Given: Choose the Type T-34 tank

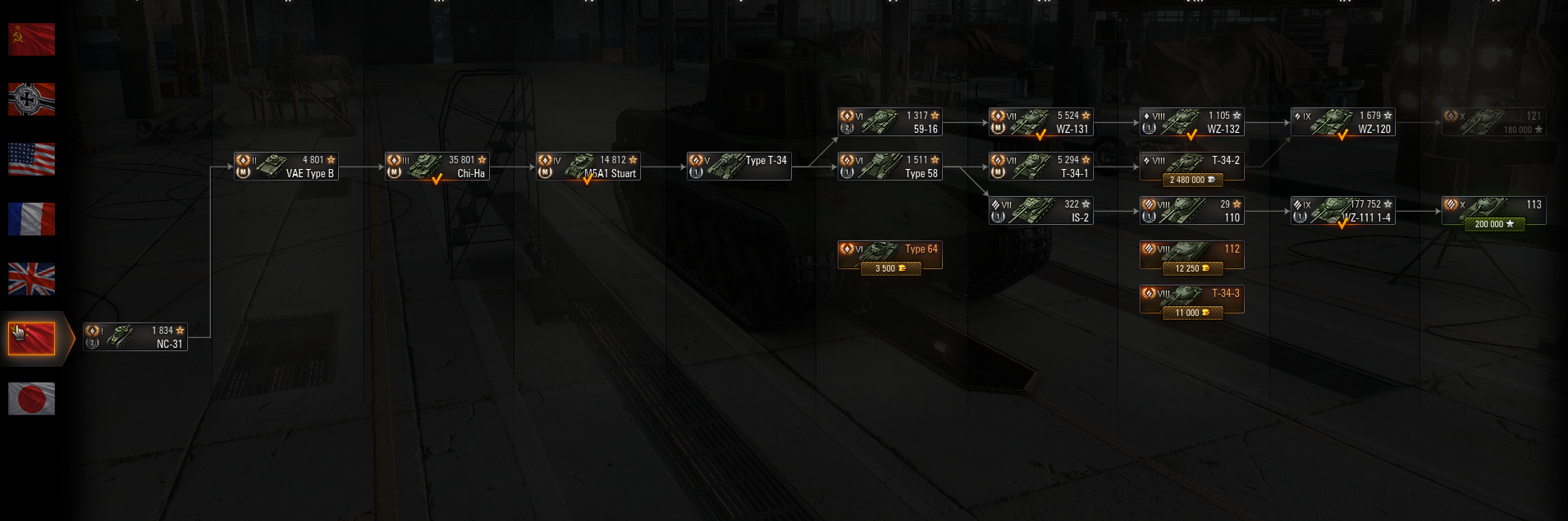Looking at the screenshot, I should (738, 167).
